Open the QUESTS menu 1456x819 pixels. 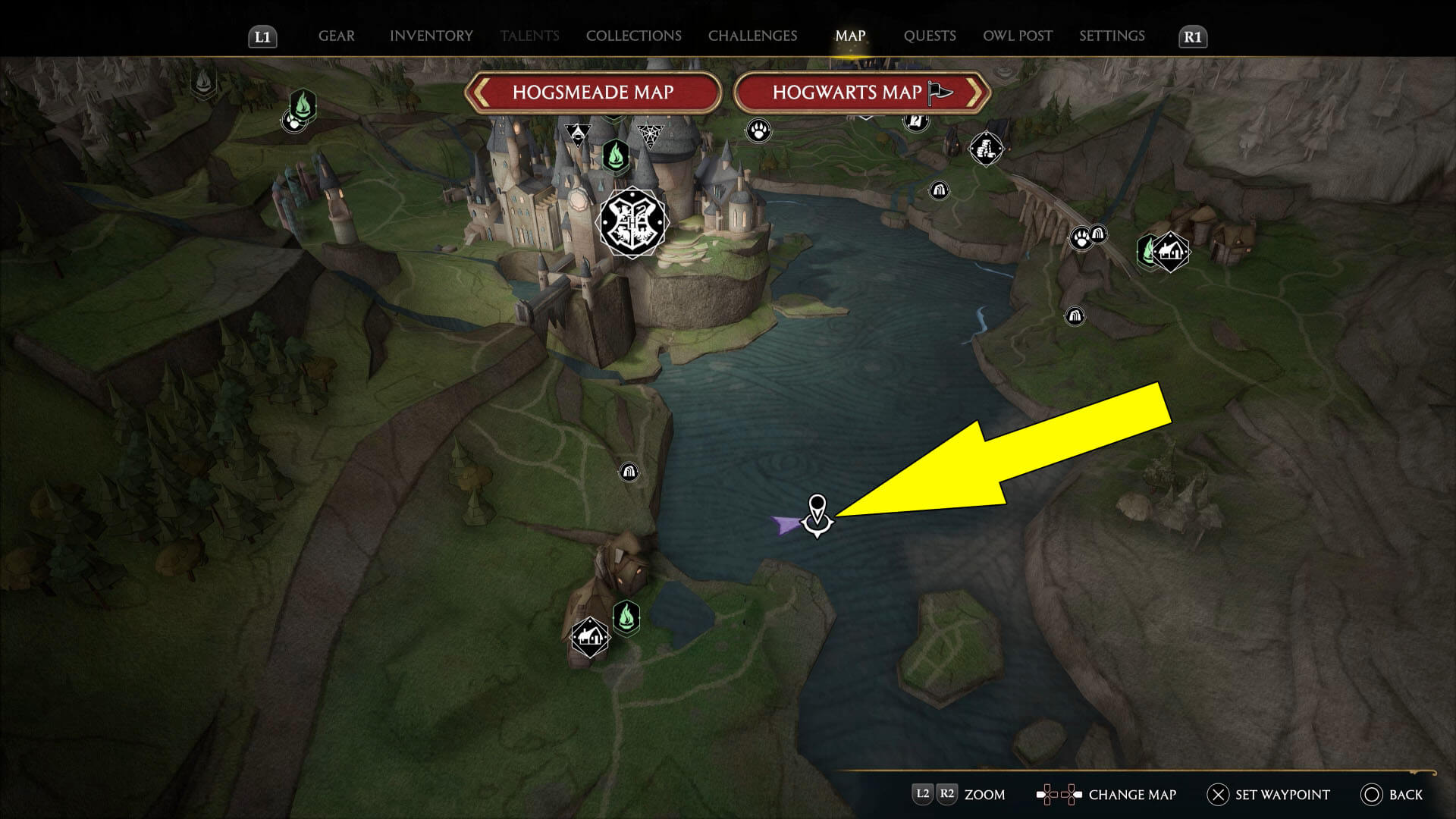(x=930, y=36)
